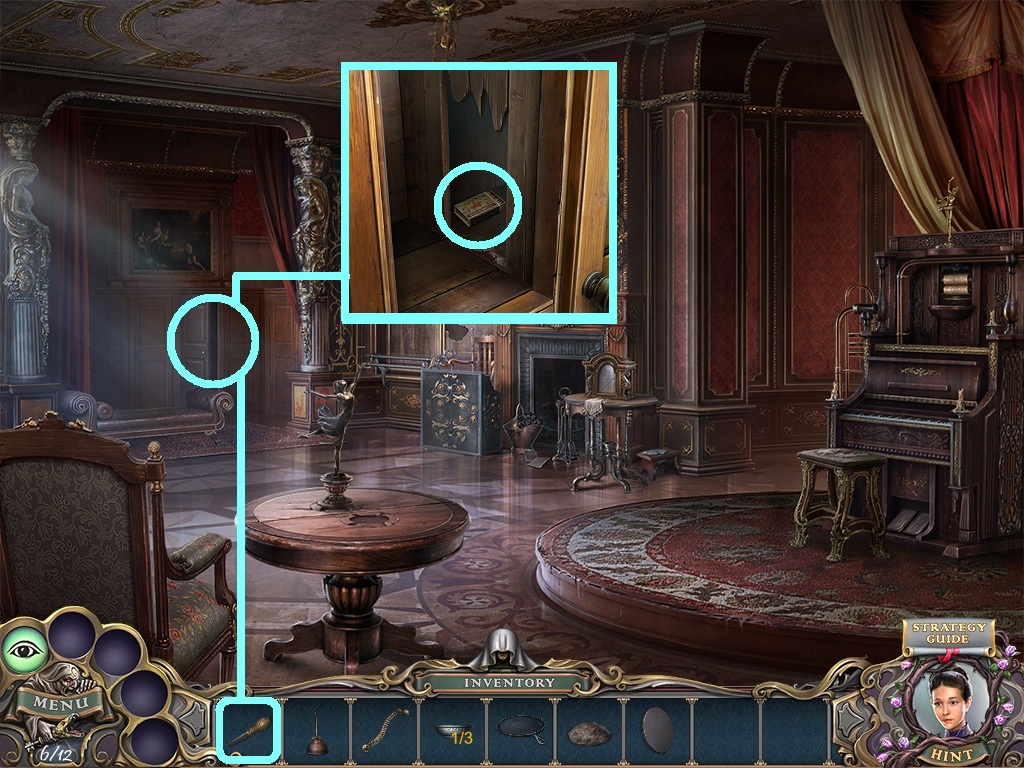
Task: Select the highlighted screwdriver in inventory
Action: pyautogui.click(x=246, y=732)
